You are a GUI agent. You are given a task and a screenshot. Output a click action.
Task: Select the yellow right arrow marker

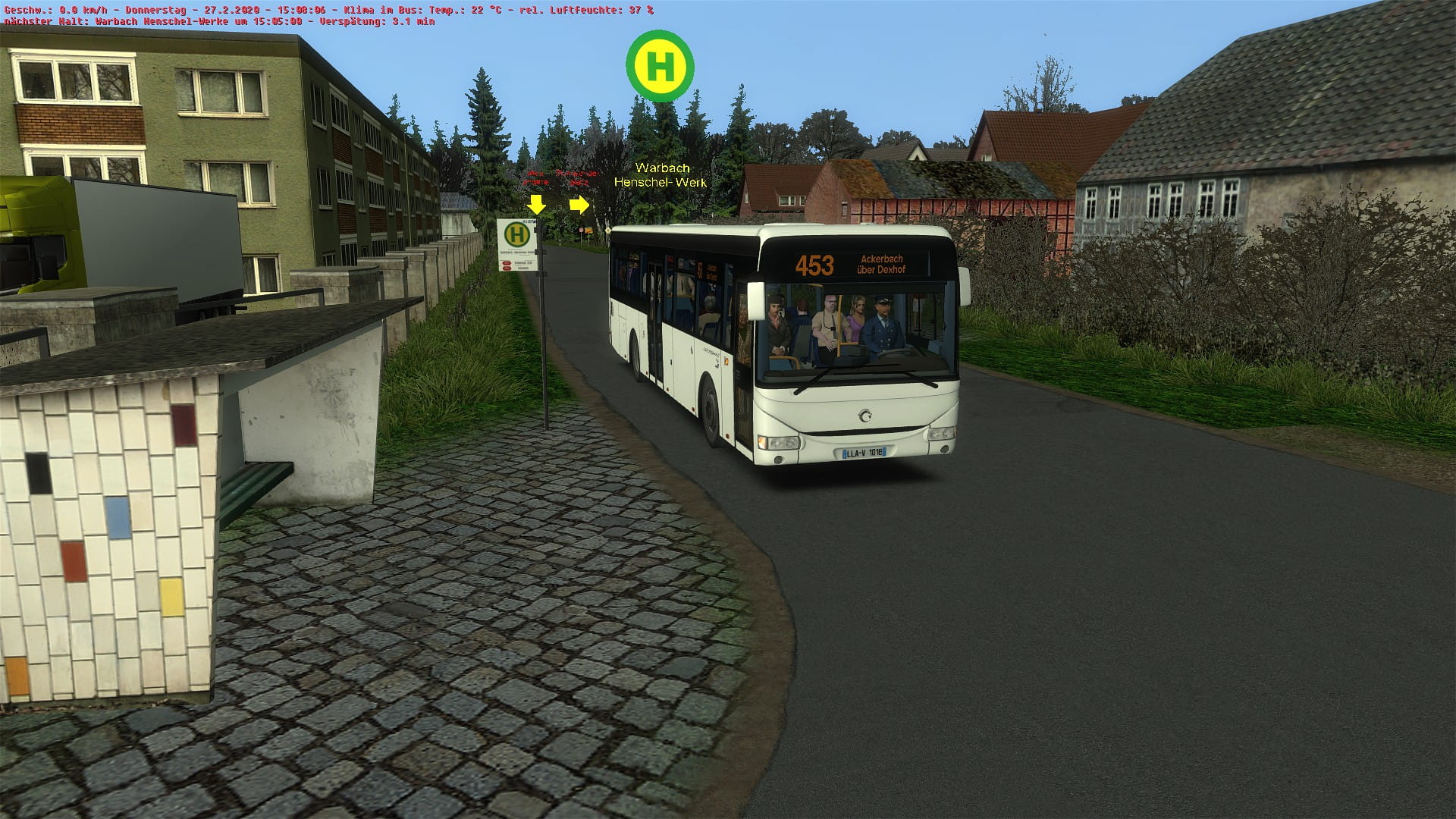[579, 204]
